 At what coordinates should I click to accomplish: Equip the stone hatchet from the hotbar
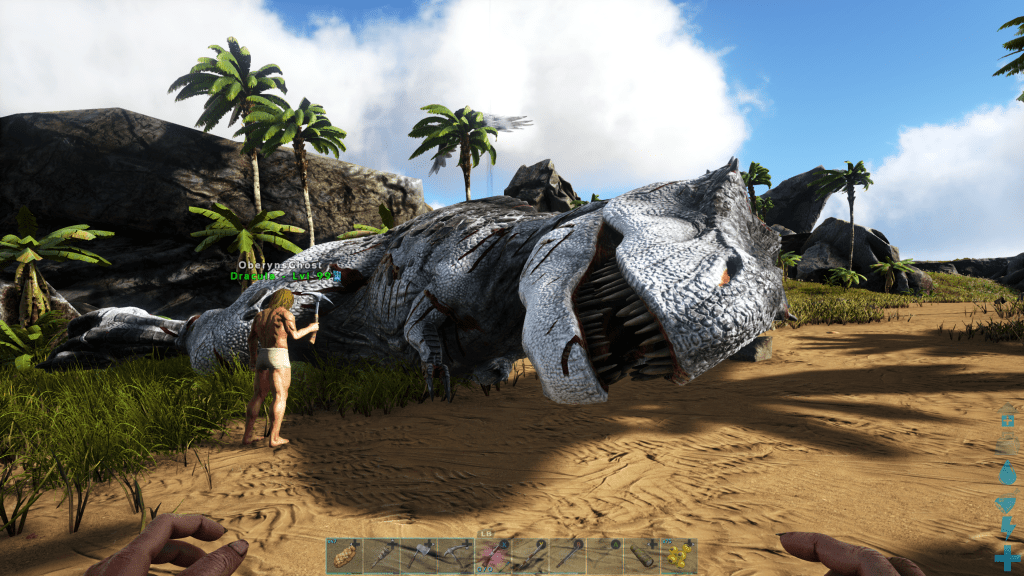coord(419,556)
